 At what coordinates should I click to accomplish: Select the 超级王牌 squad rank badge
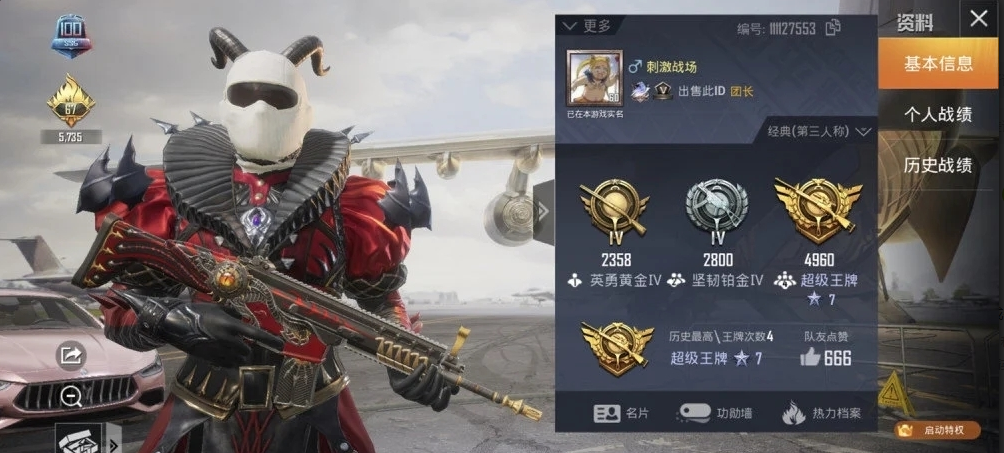pos(815,210)
